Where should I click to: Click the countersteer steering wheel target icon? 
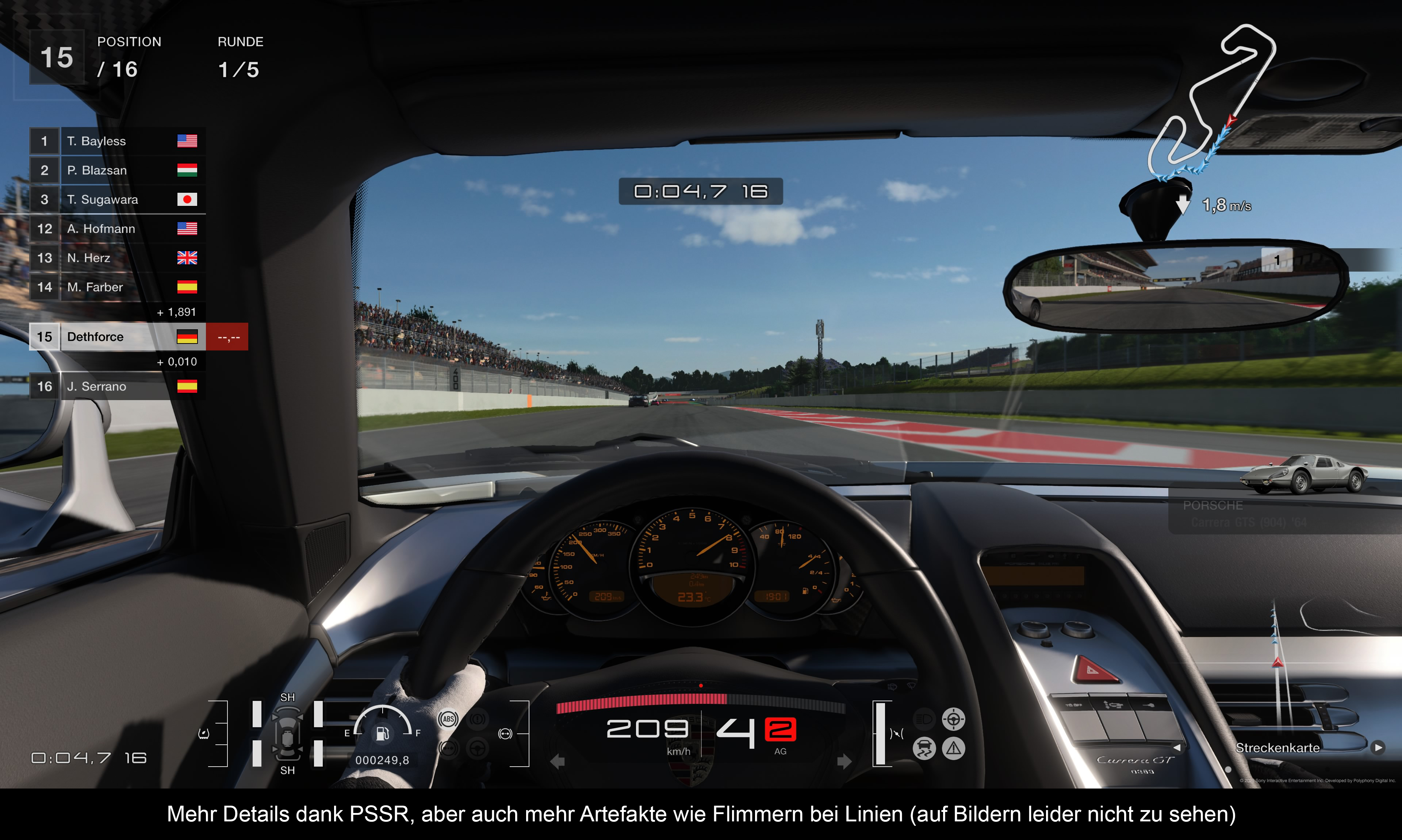click(x=954, y=720)
